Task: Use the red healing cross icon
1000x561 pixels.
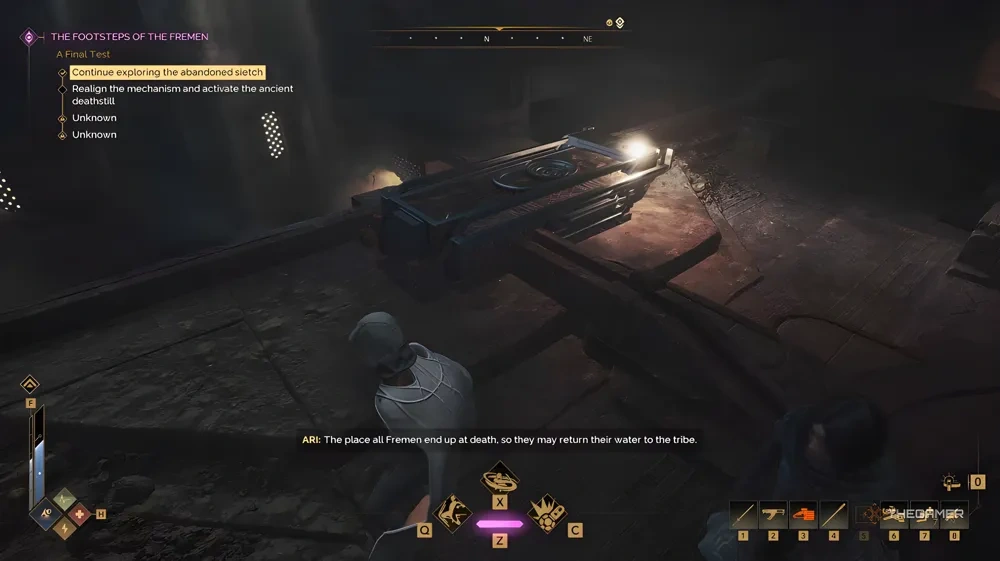Action: [79, 514]
